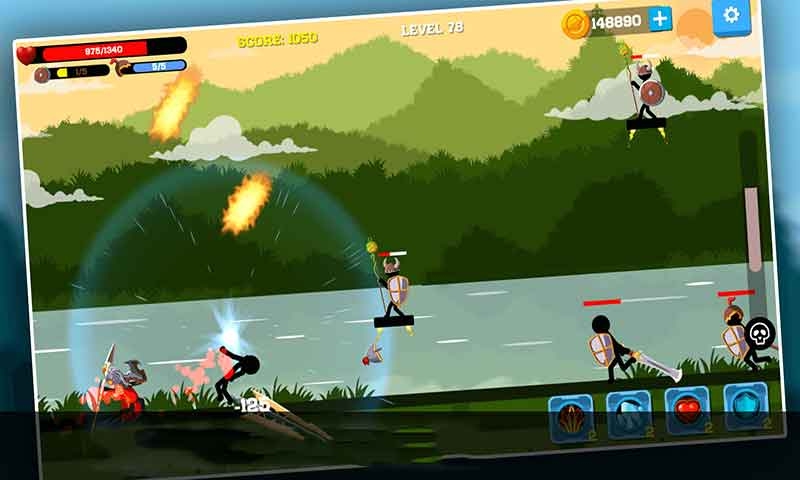Viewport: 800px width, 480px height.
Task: Open the settings gear menu
Action: 731,15
